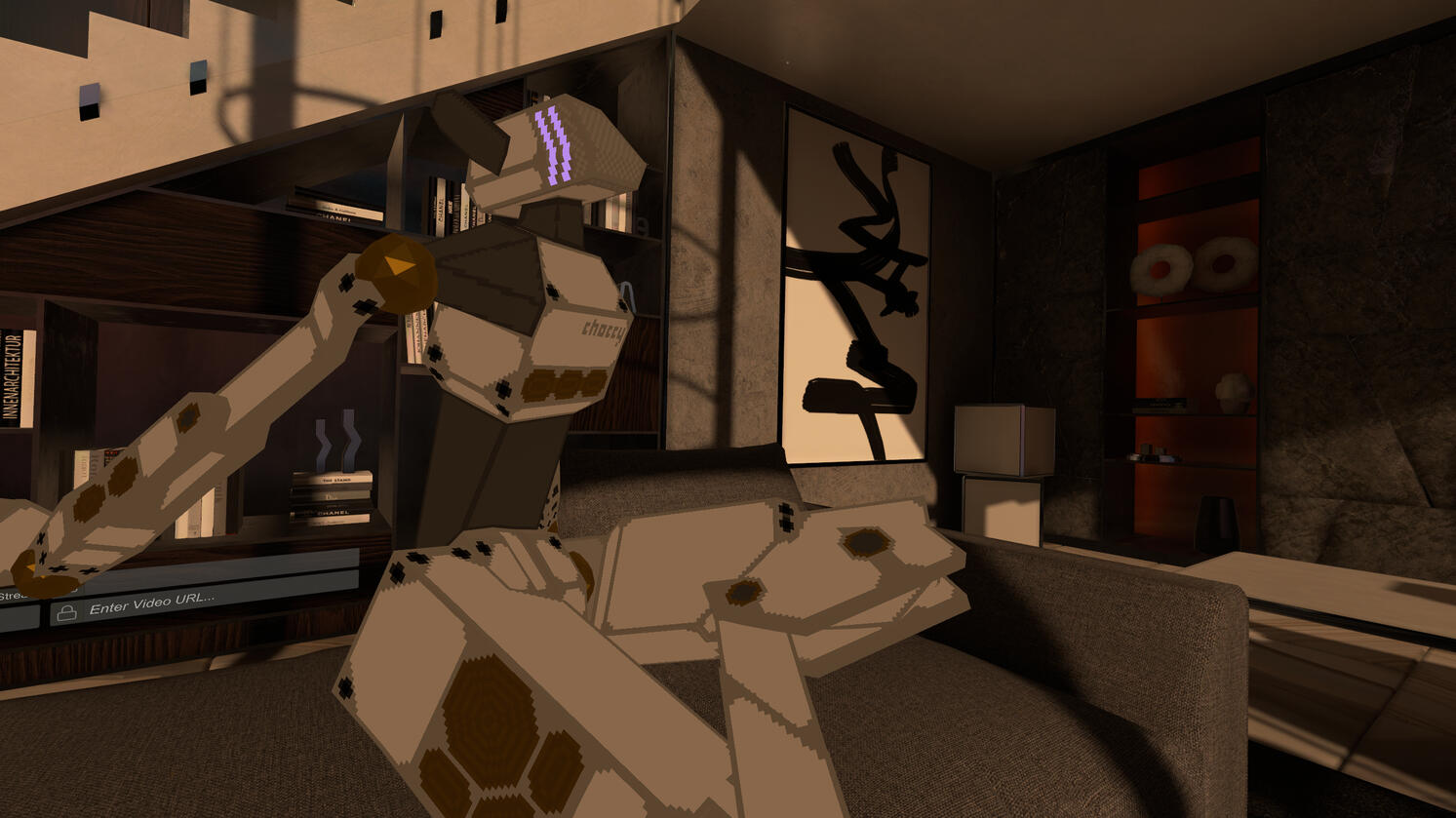
Task: Click the Enter Video URL input field
Action: click(156, 605)
